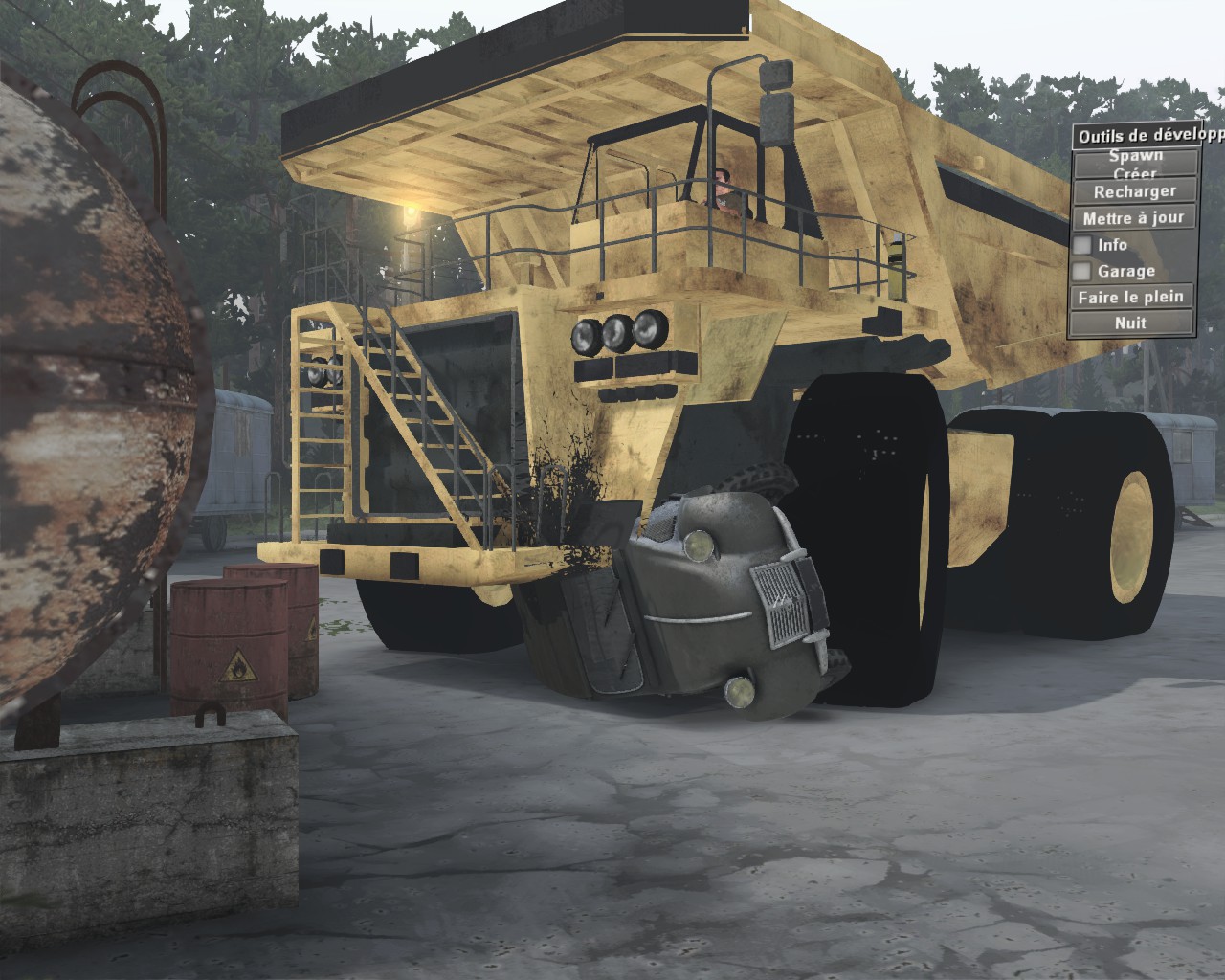Select the Recharger button

click(x=1135, y=191)
